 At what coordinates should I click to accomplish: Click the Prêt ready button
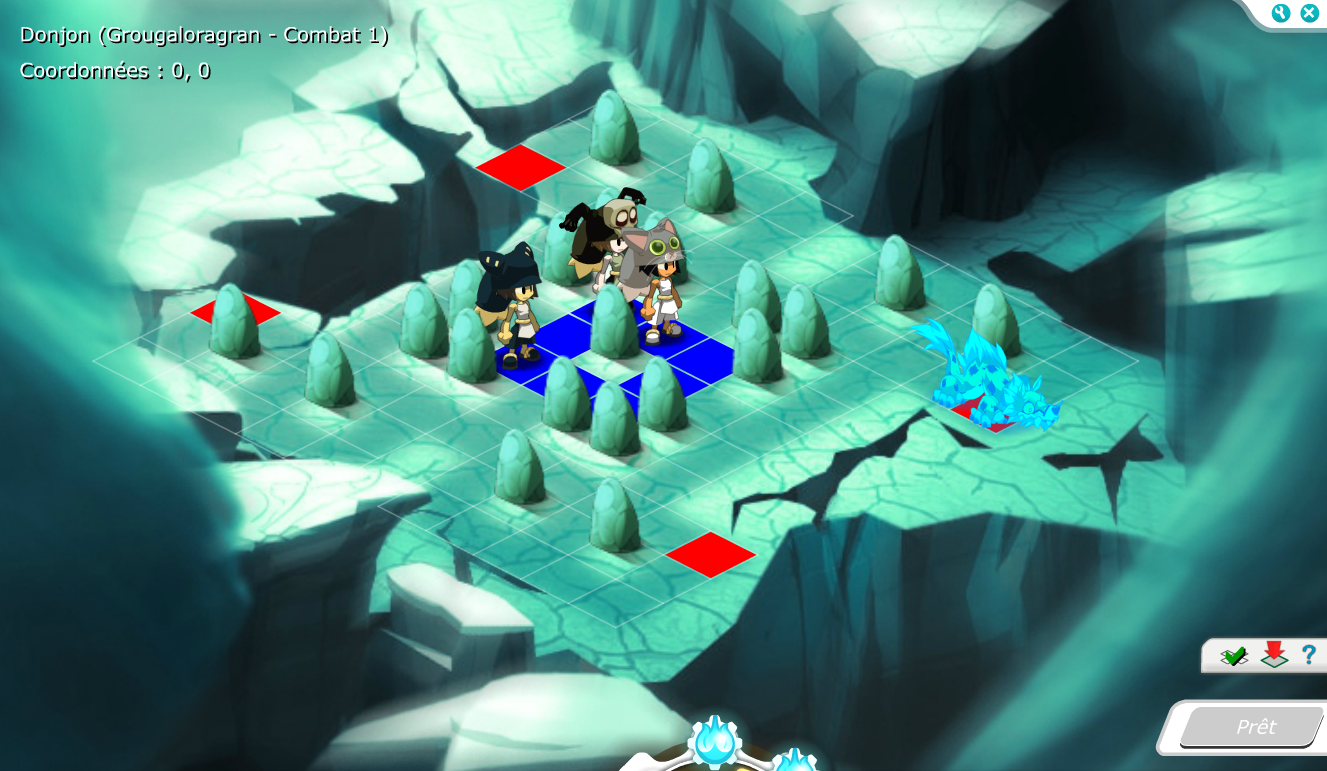[1254, 727]
